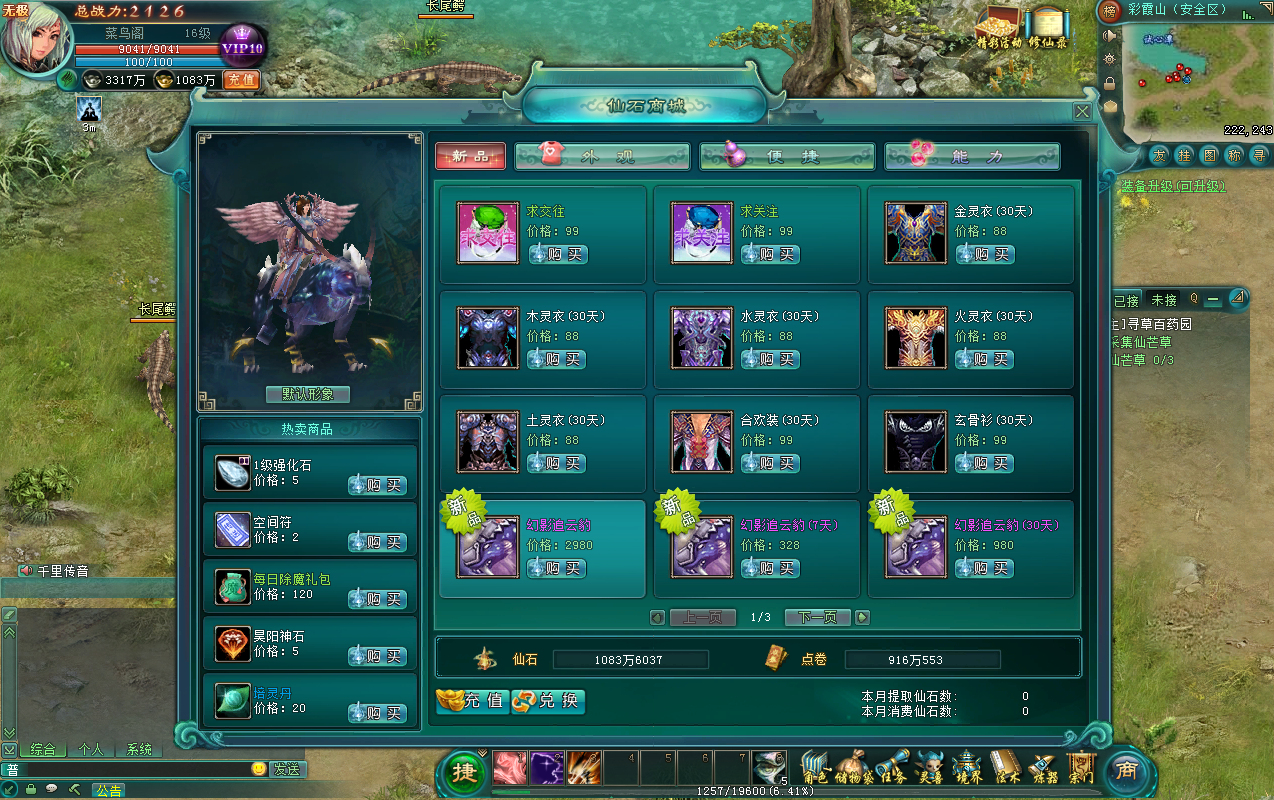Buy 空间符 from hot-selling items

[x=377, y=542]
